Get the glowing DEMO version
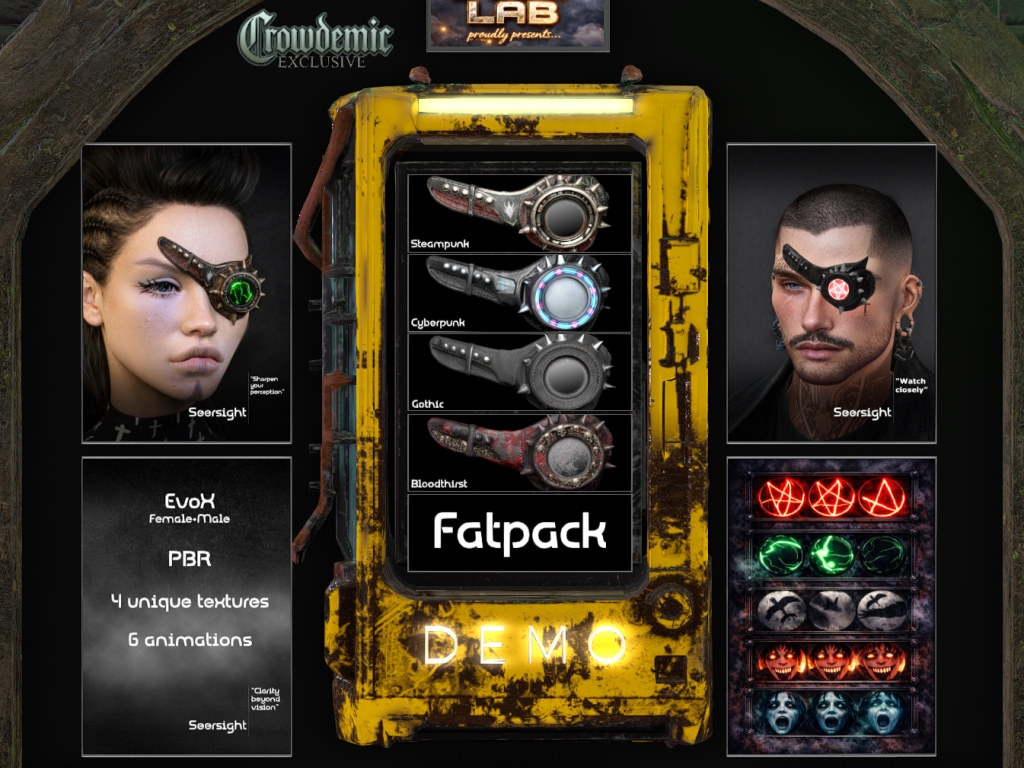This screenshot has height=768, width=1024. (521, 646)
